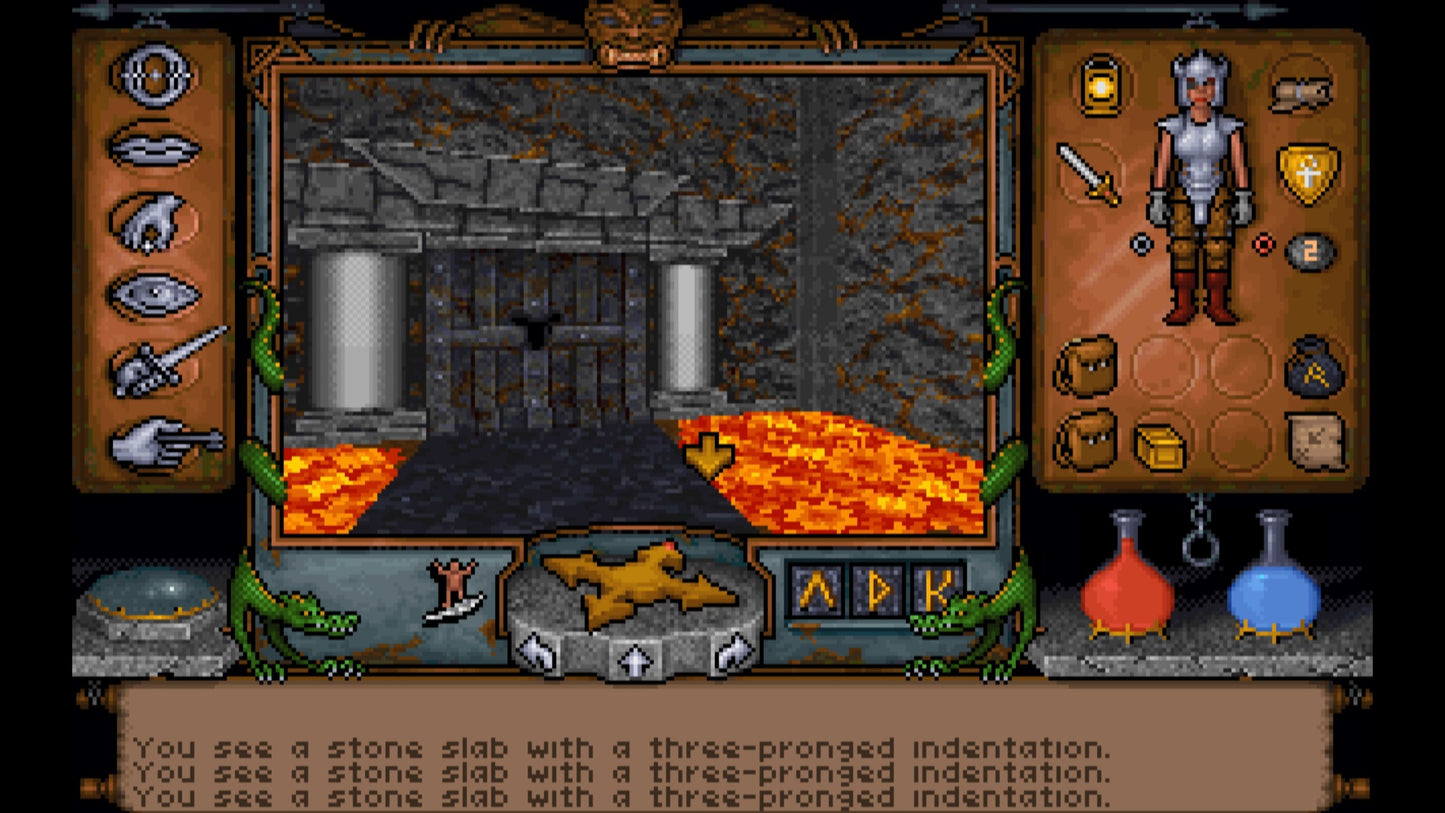This screenshot has width=1445, height=813.
Task: Toggle the lantern in the top inventory slot
Action: pos(1100,89)
